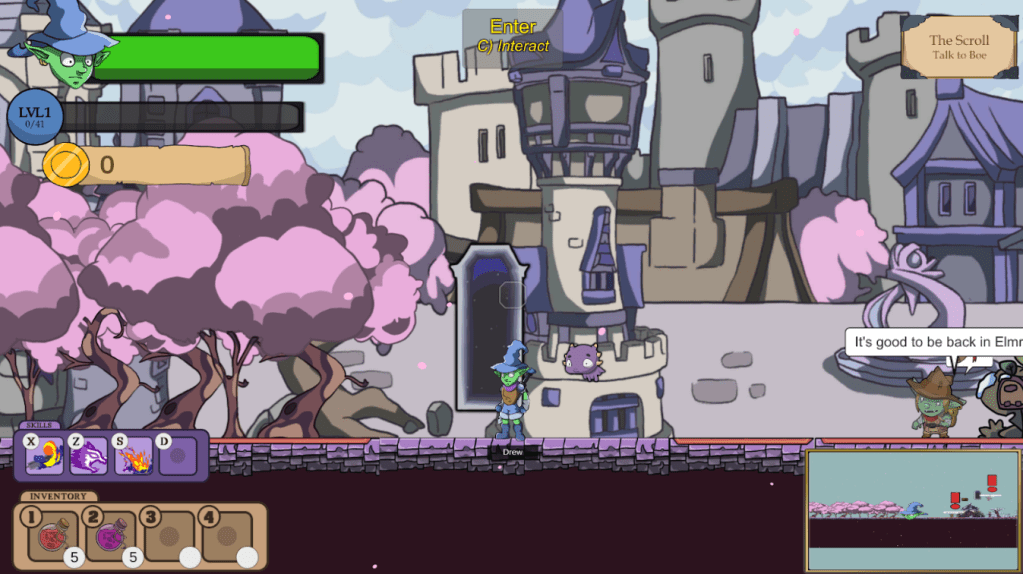Use the purple potion in slot 2

click(x=110, y=537)
